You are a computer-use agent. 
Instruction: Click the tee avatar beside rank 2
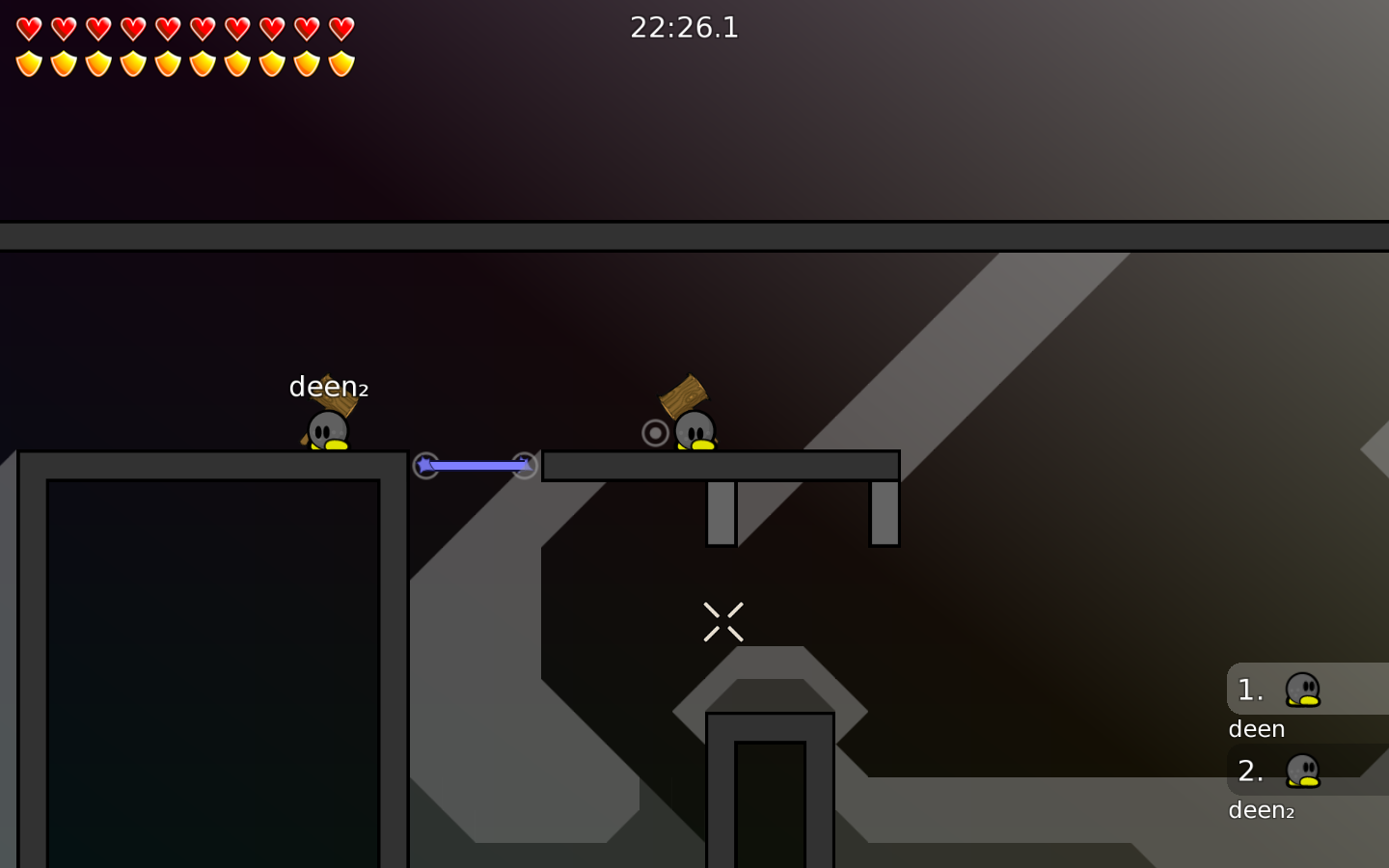1304,771
